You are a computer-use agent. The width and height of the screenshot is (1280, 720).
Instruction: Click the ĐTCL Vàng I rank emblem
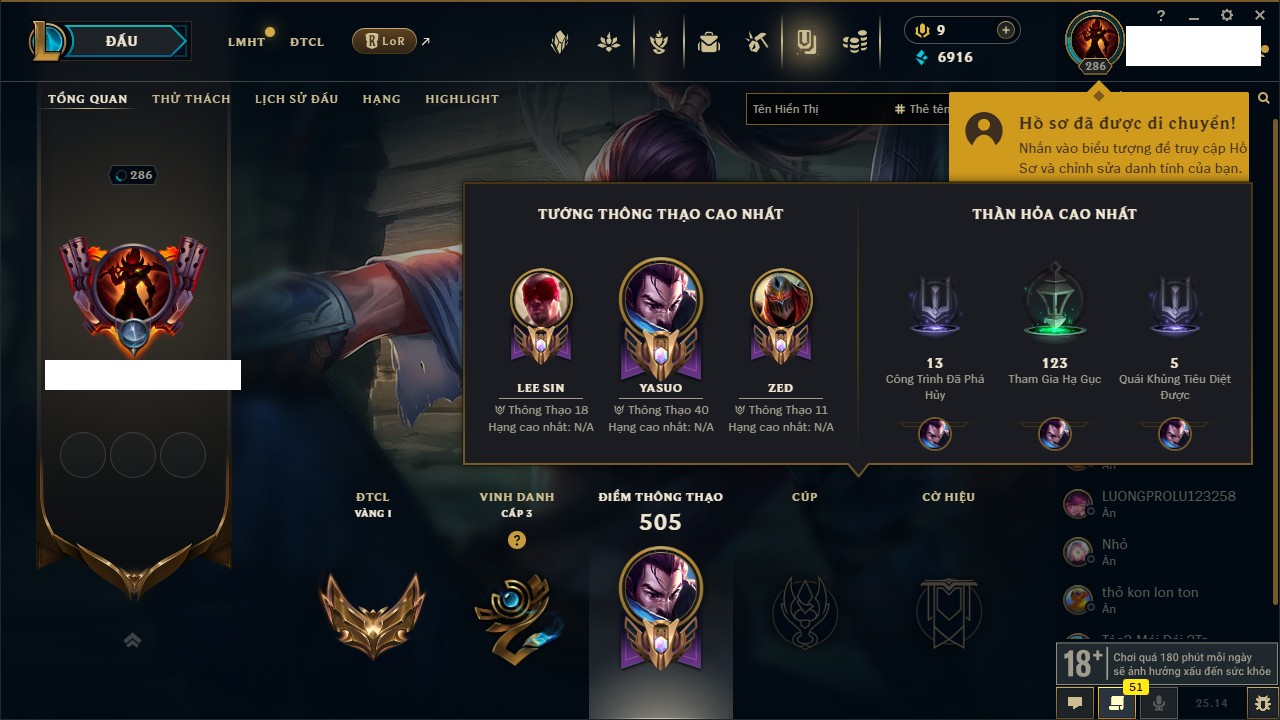tap(372, 612)
